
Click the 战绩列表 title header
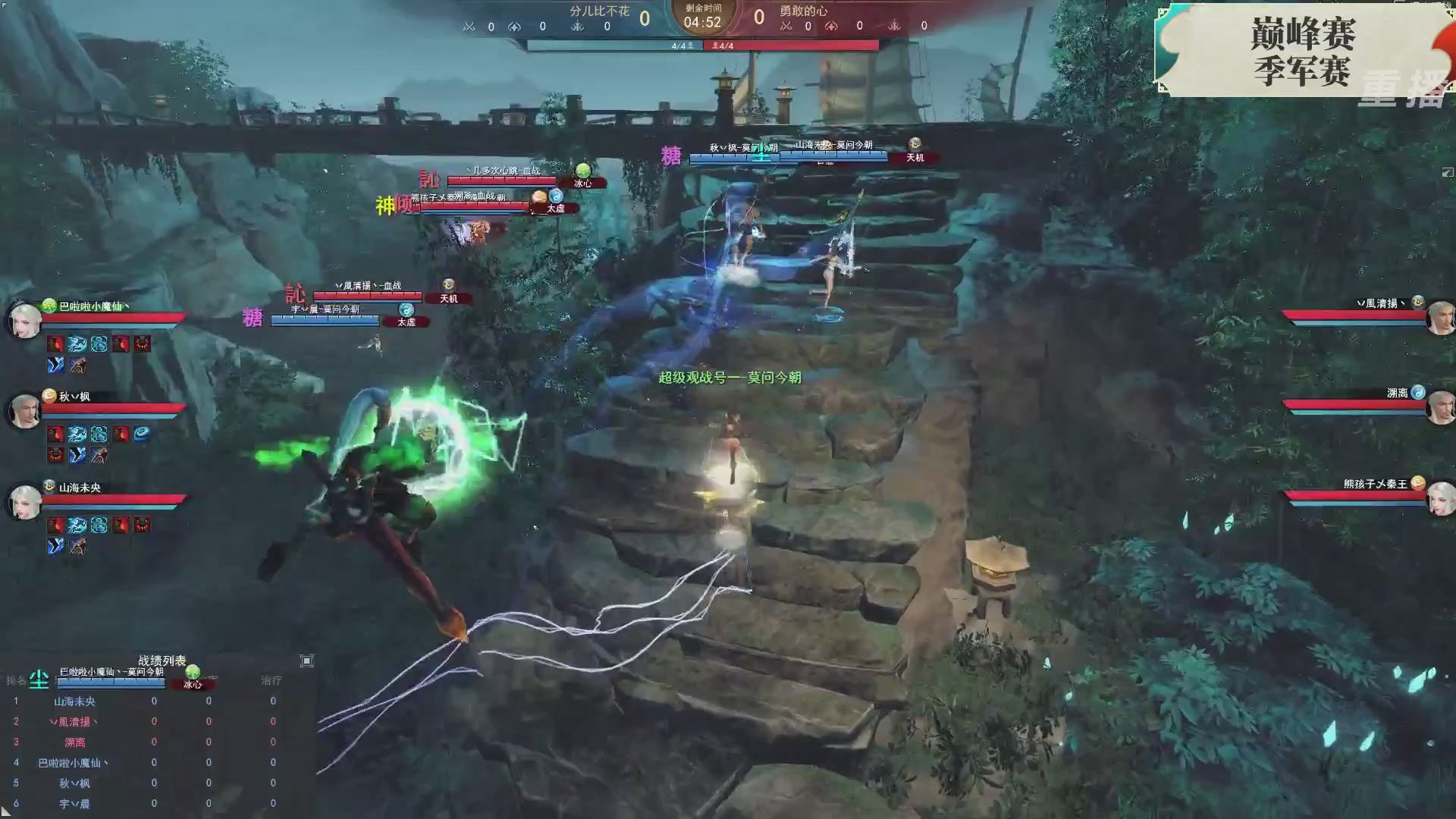tap(162, 661)
